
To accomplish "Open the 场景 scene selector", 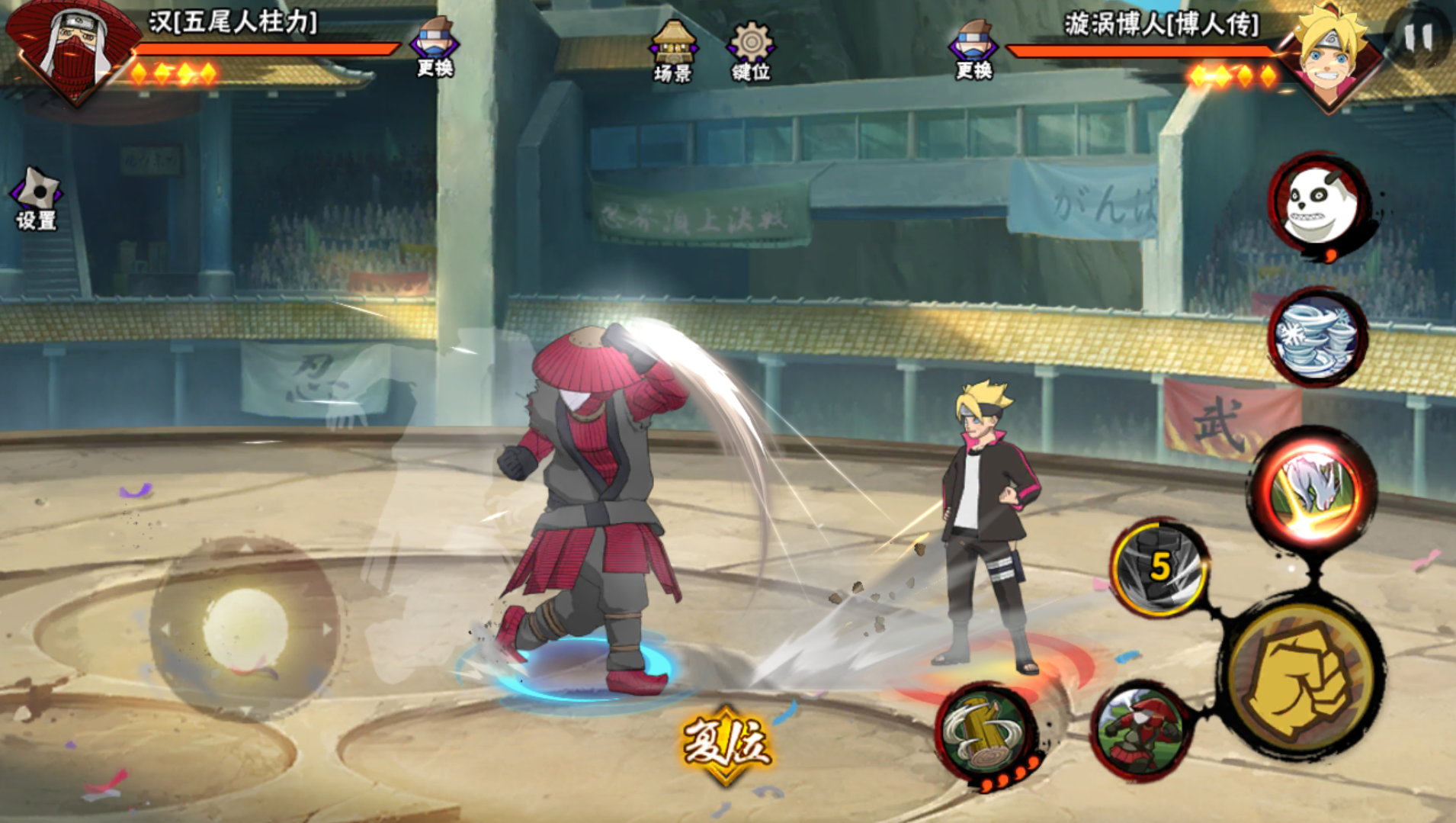I will (x=672, y=50).
